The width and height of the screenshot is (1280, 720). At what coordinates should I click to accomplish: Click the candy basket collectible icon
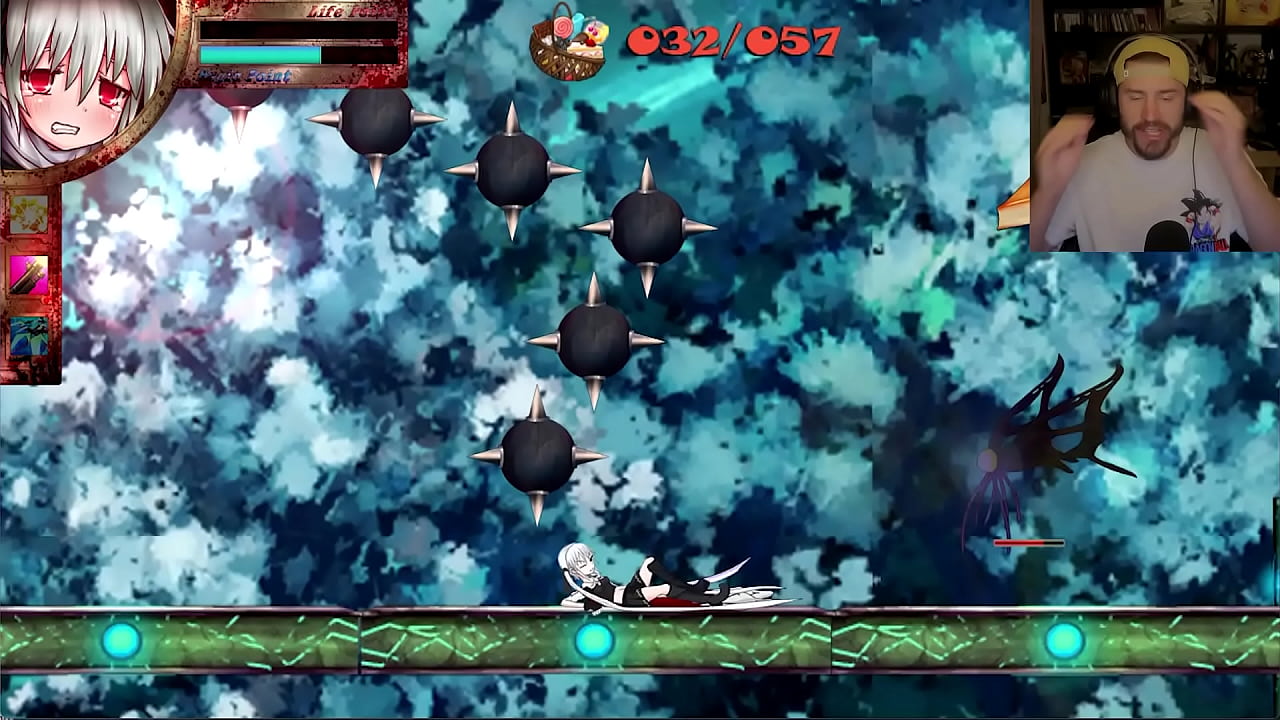[x=569, y=42]
